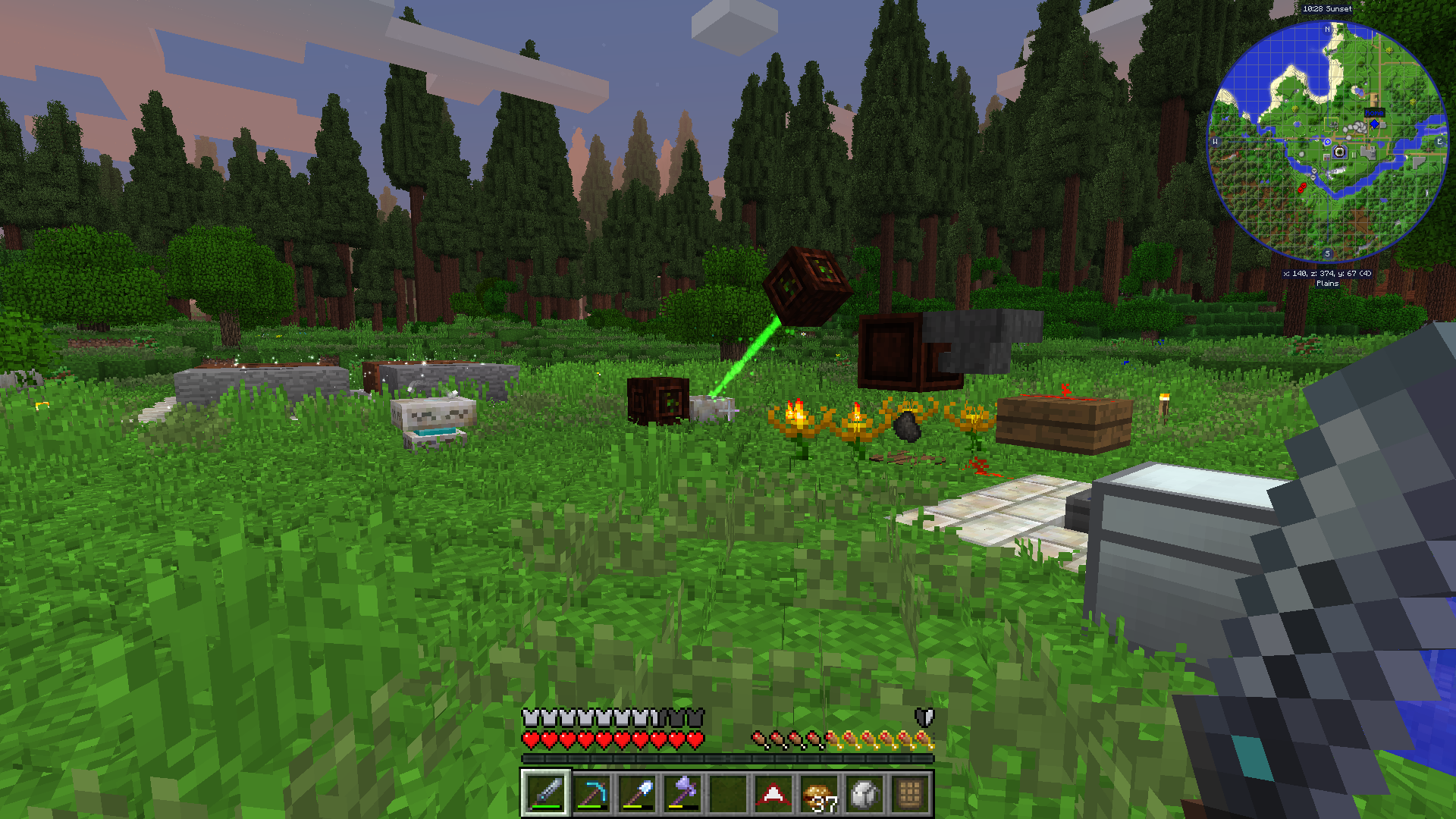Pick the brown crafting grid item slot
Viewport: 1456px width, 819px height.
910,793
